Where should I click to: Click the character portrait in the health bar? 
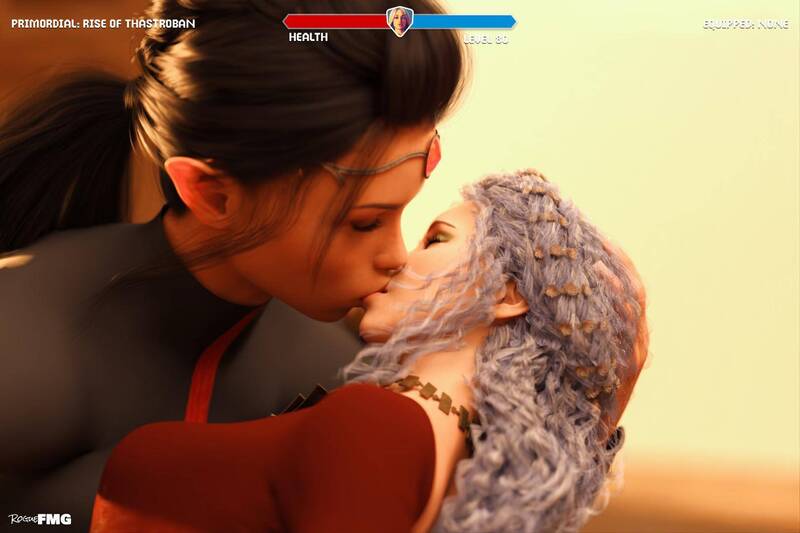coord(400,21)
